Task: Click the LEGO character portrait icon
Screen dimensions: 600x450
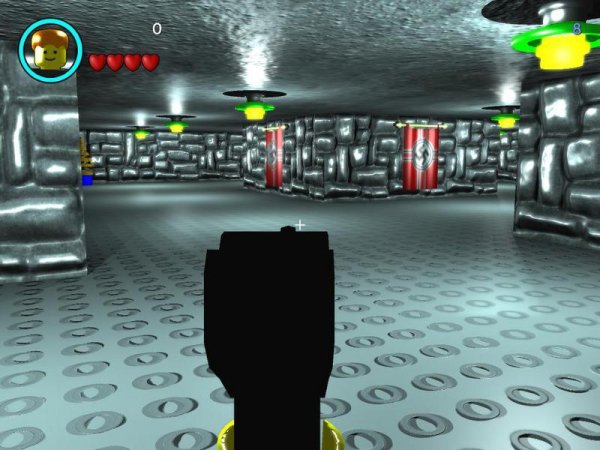Action: (50, 50)
